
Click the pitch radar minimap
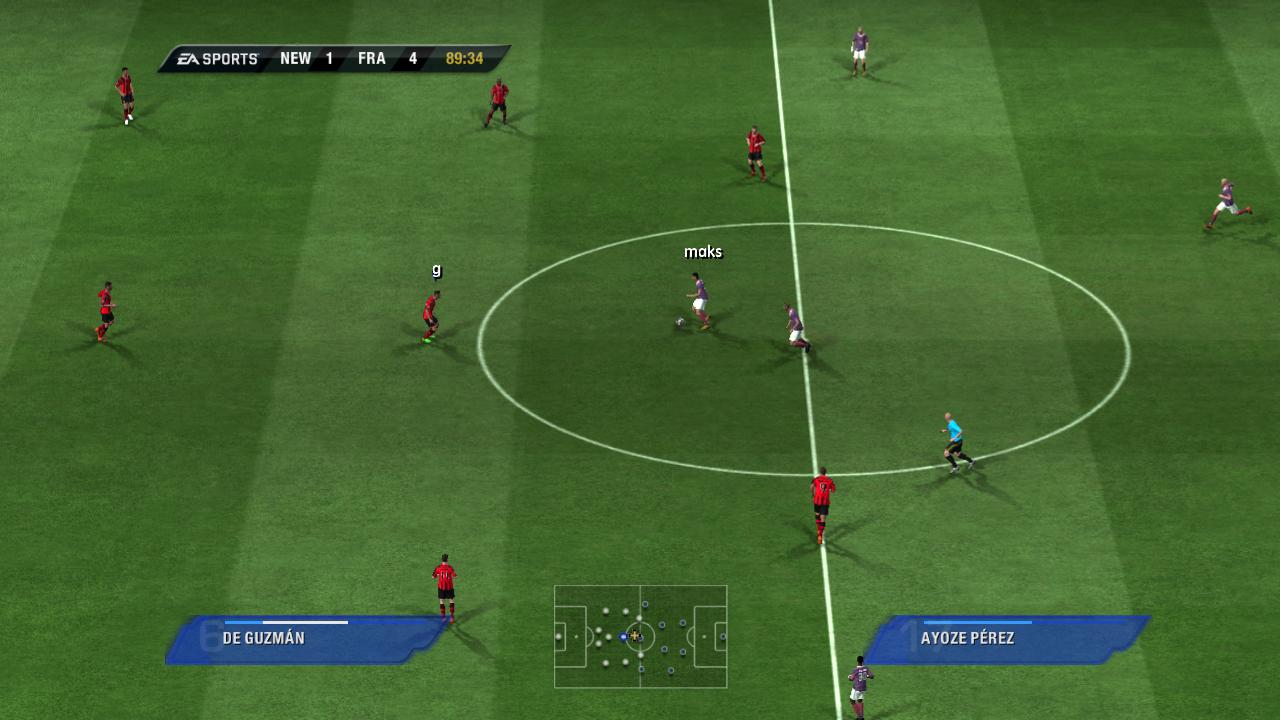(x=640, y=636)
